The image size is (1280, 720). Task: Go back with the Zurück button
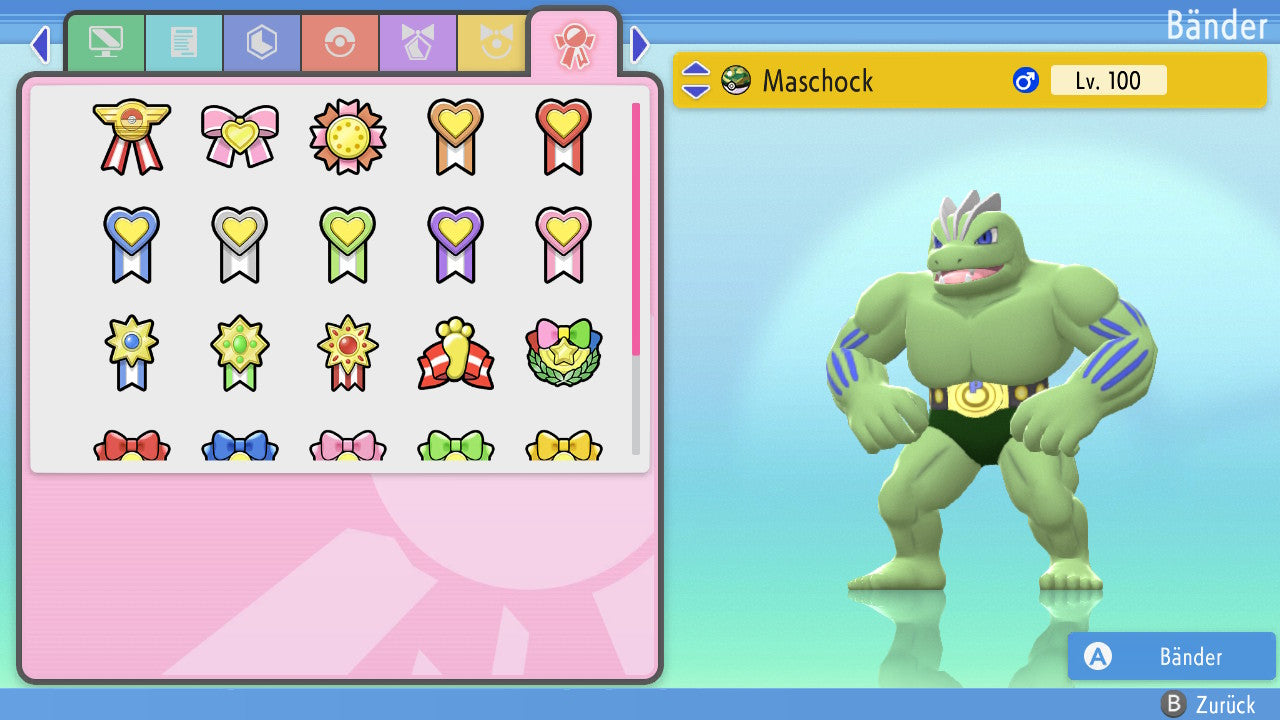[x=1209, y=704]
